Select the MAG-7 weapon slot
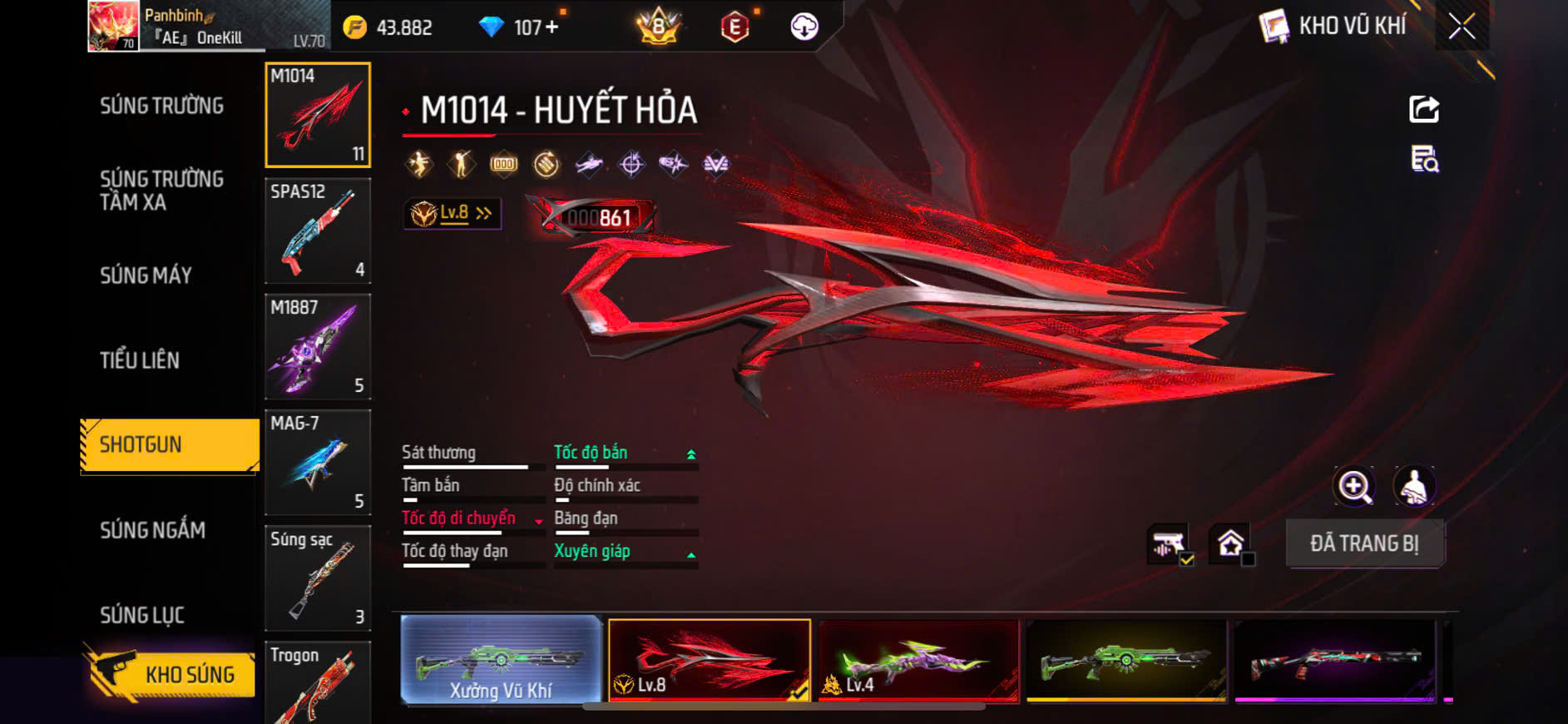 pos(317,462)
